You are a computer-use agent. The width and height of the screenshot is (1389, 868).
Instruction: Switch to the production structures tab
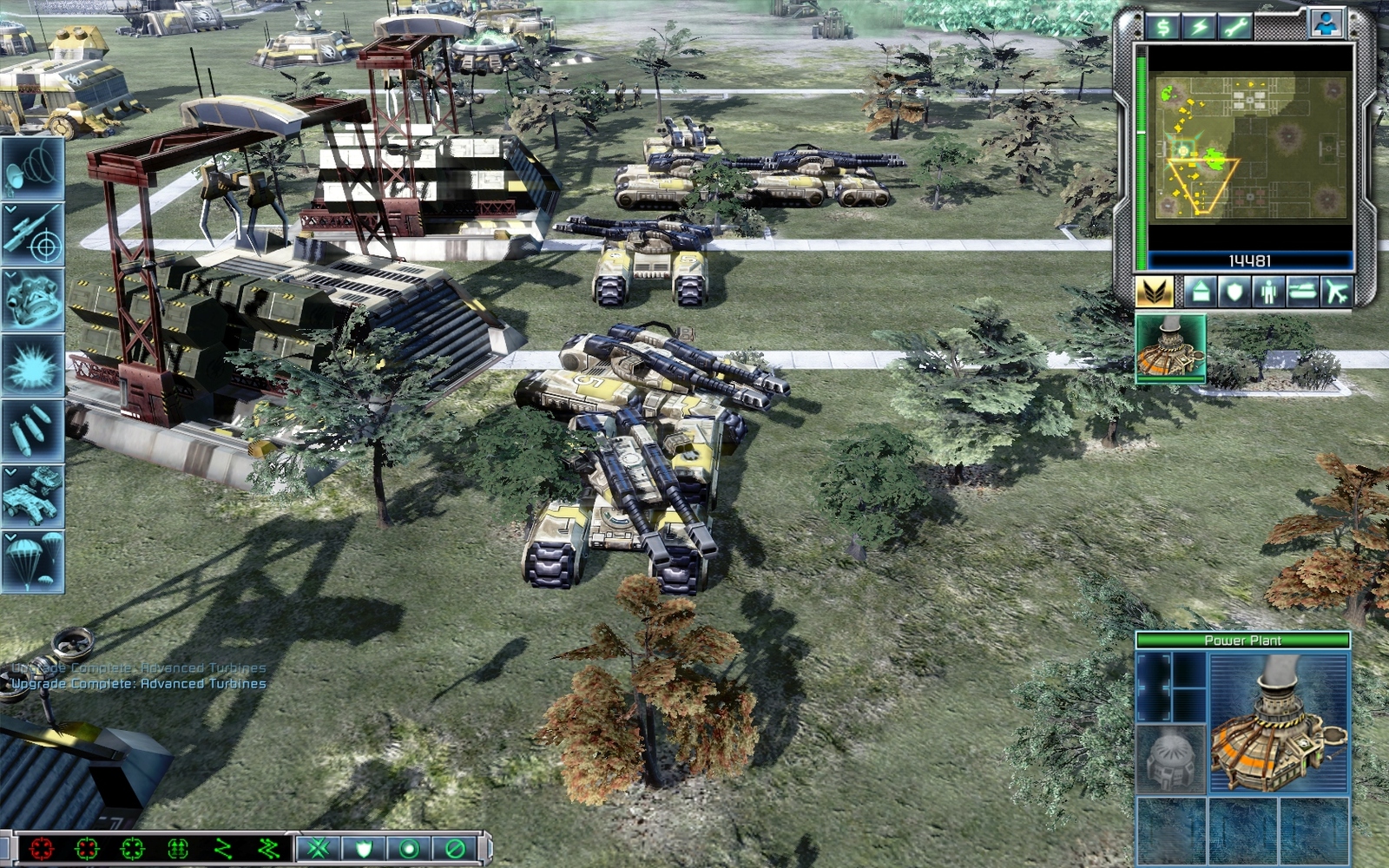1201,292
